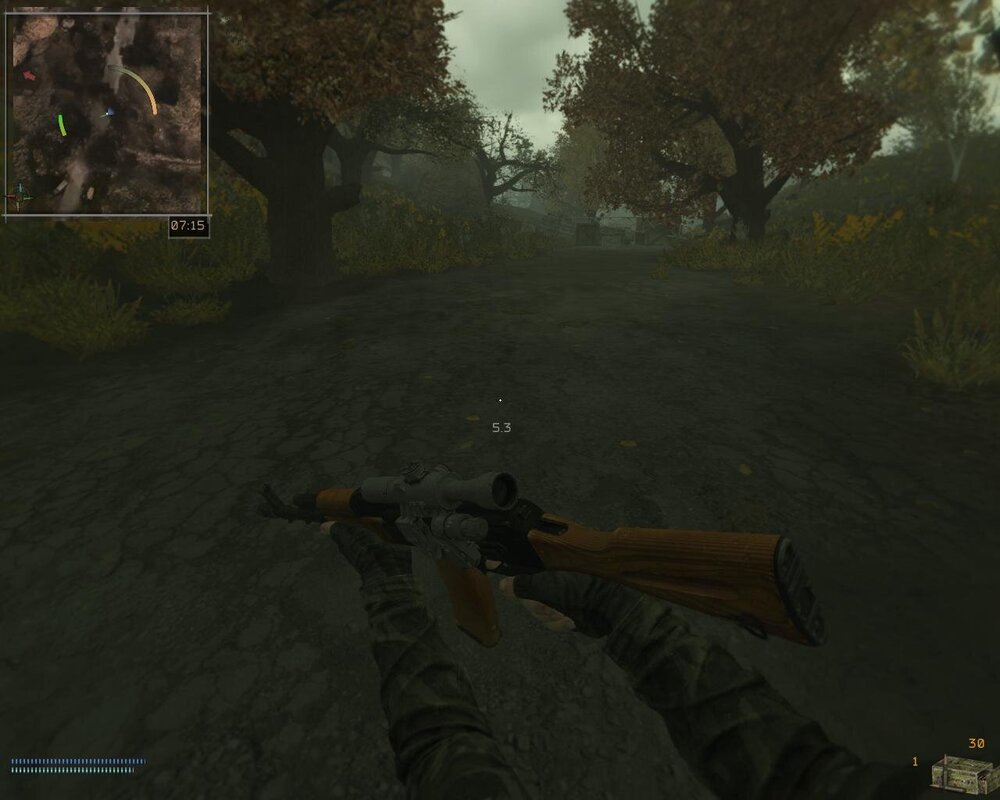The width and height of the screenshot is (1000, 800).
Task: Click the minimap in the corner
Action: [107, 113]
